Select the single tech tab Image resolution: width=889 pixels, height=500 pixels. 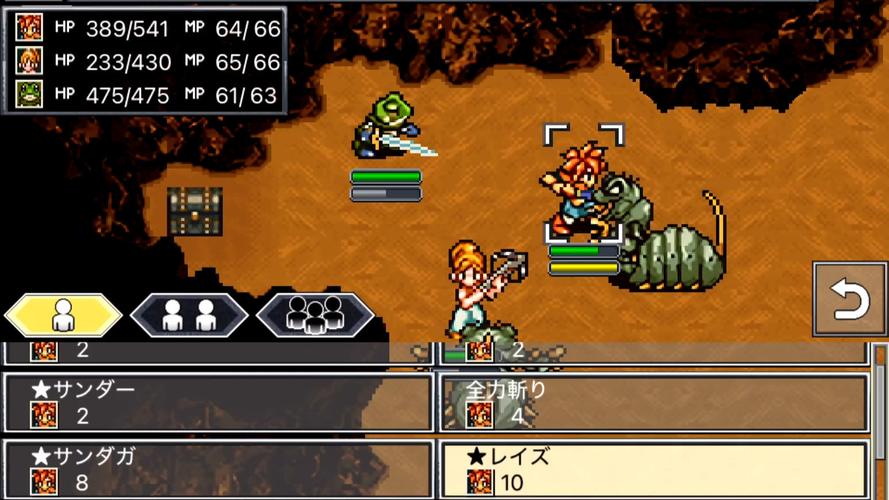(63, 316)
